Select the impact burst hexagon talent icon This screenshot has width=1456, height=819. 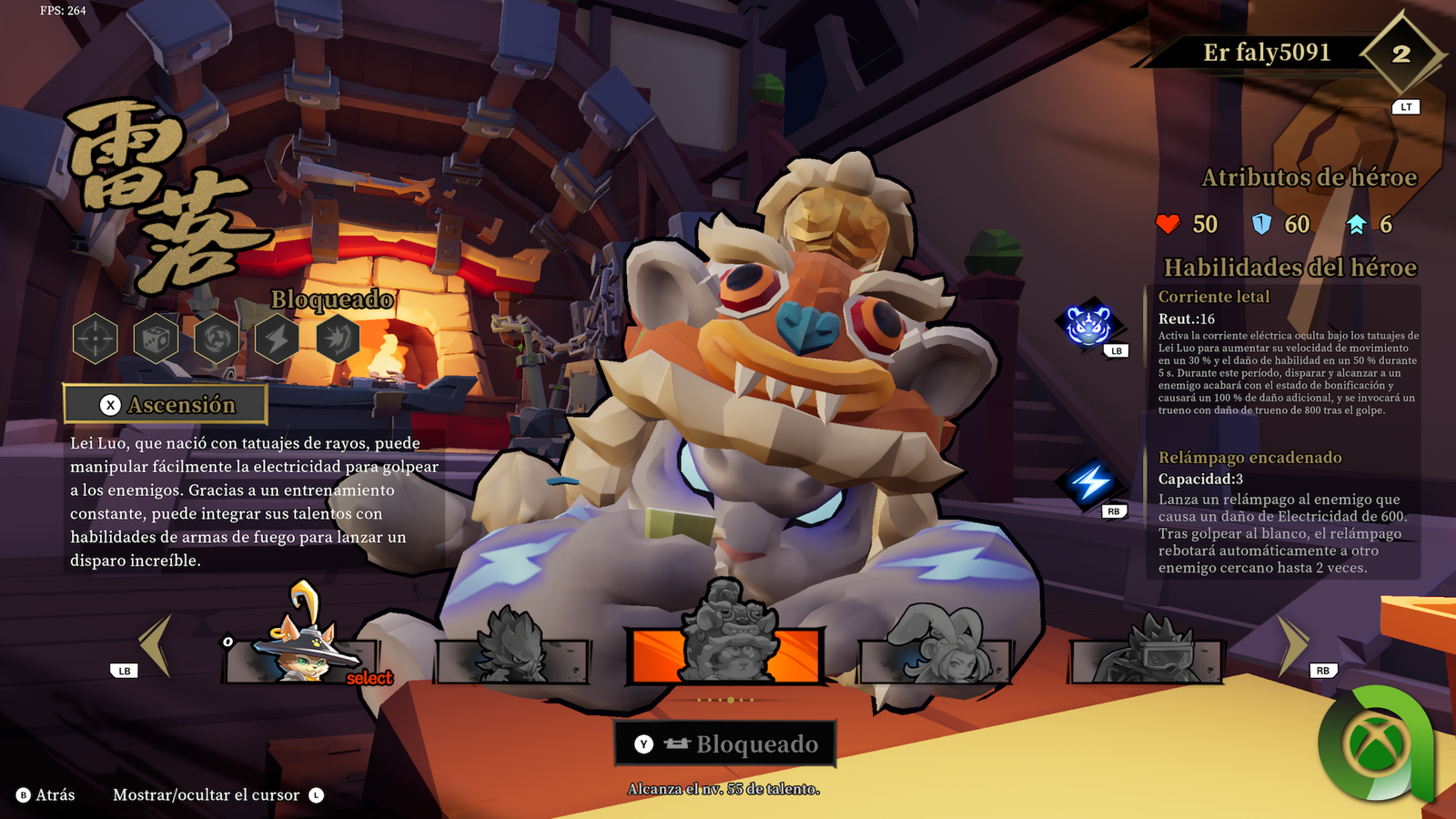tap(338, 339)
